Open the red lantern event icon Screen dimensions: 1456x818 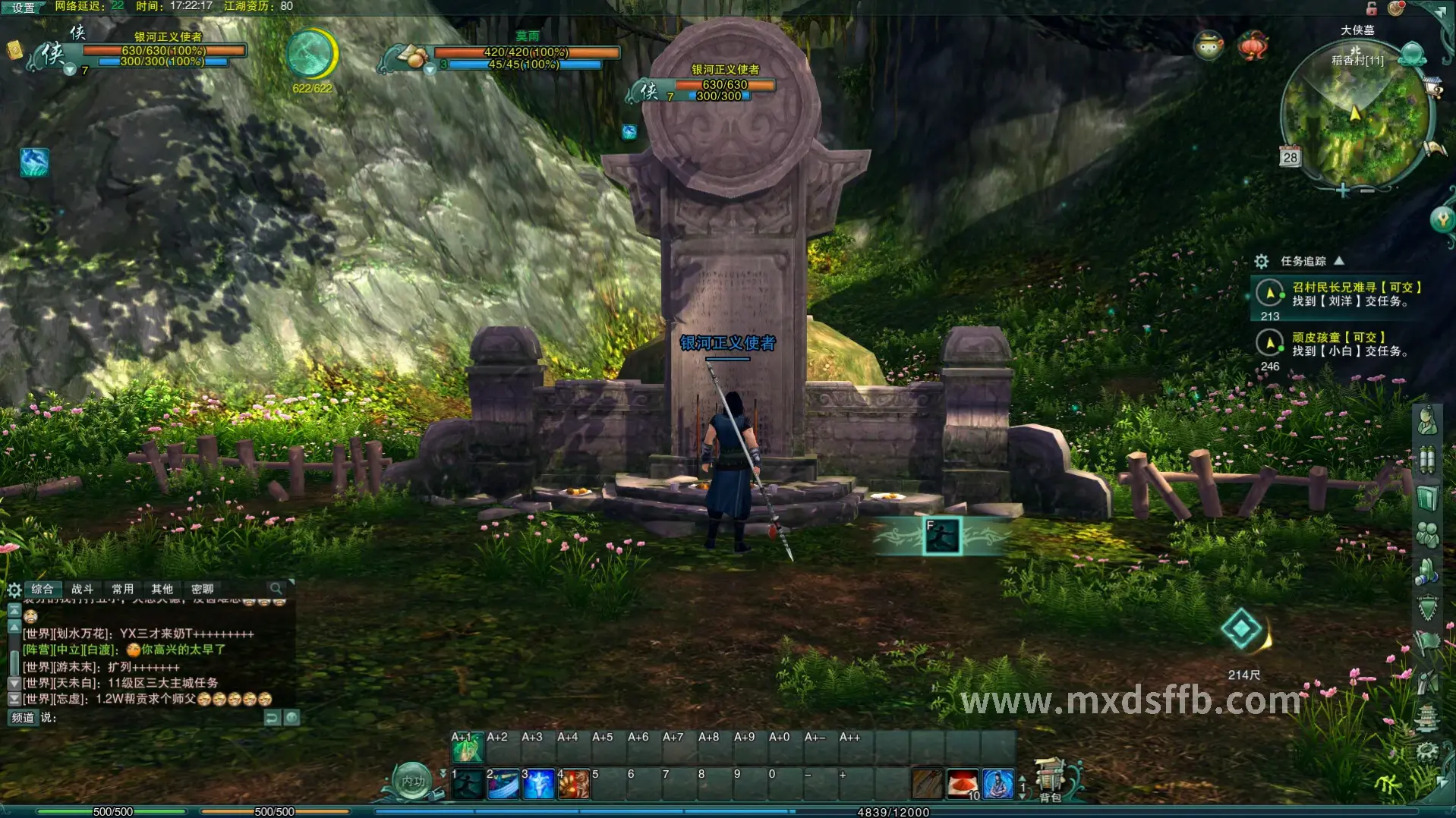pos(1253,46)
